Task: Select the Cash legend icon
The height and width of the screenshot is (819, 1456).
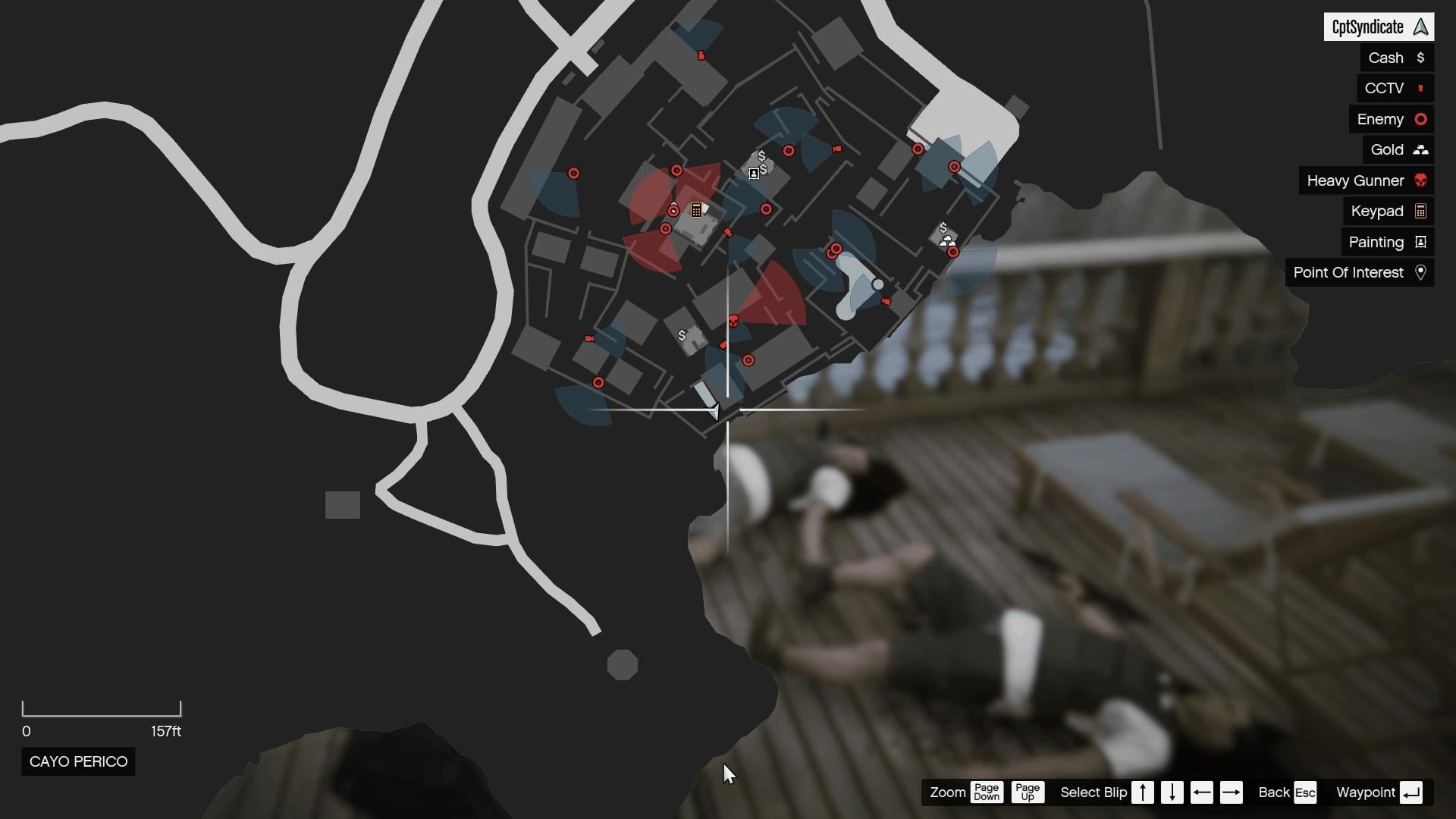Action: [x=1421, y=58]
